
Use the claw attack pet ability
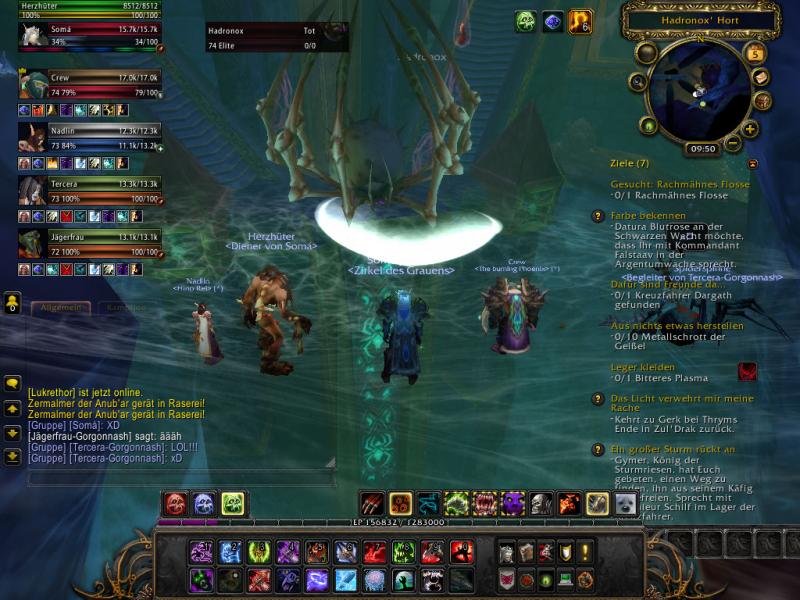[372, 504]
